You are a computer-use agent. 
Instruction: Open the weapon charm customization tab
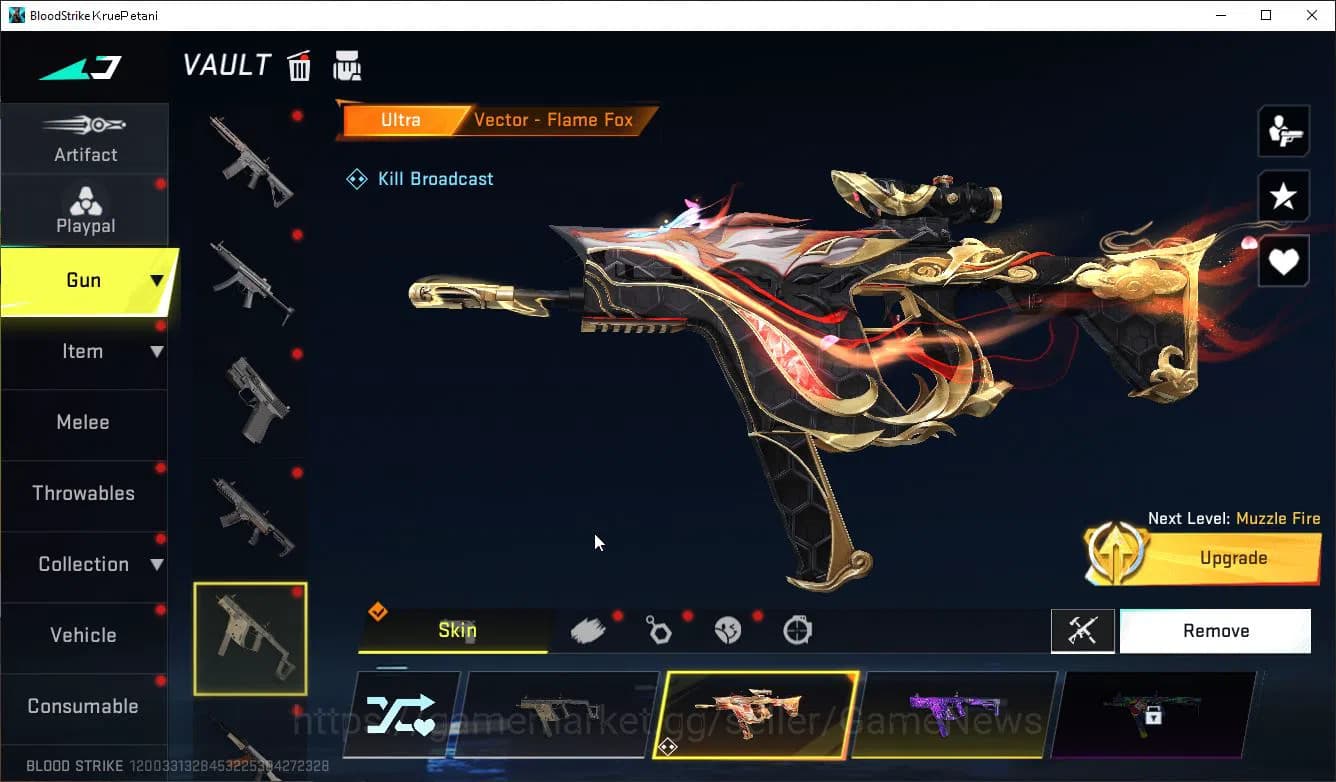[x=659, y=629]
